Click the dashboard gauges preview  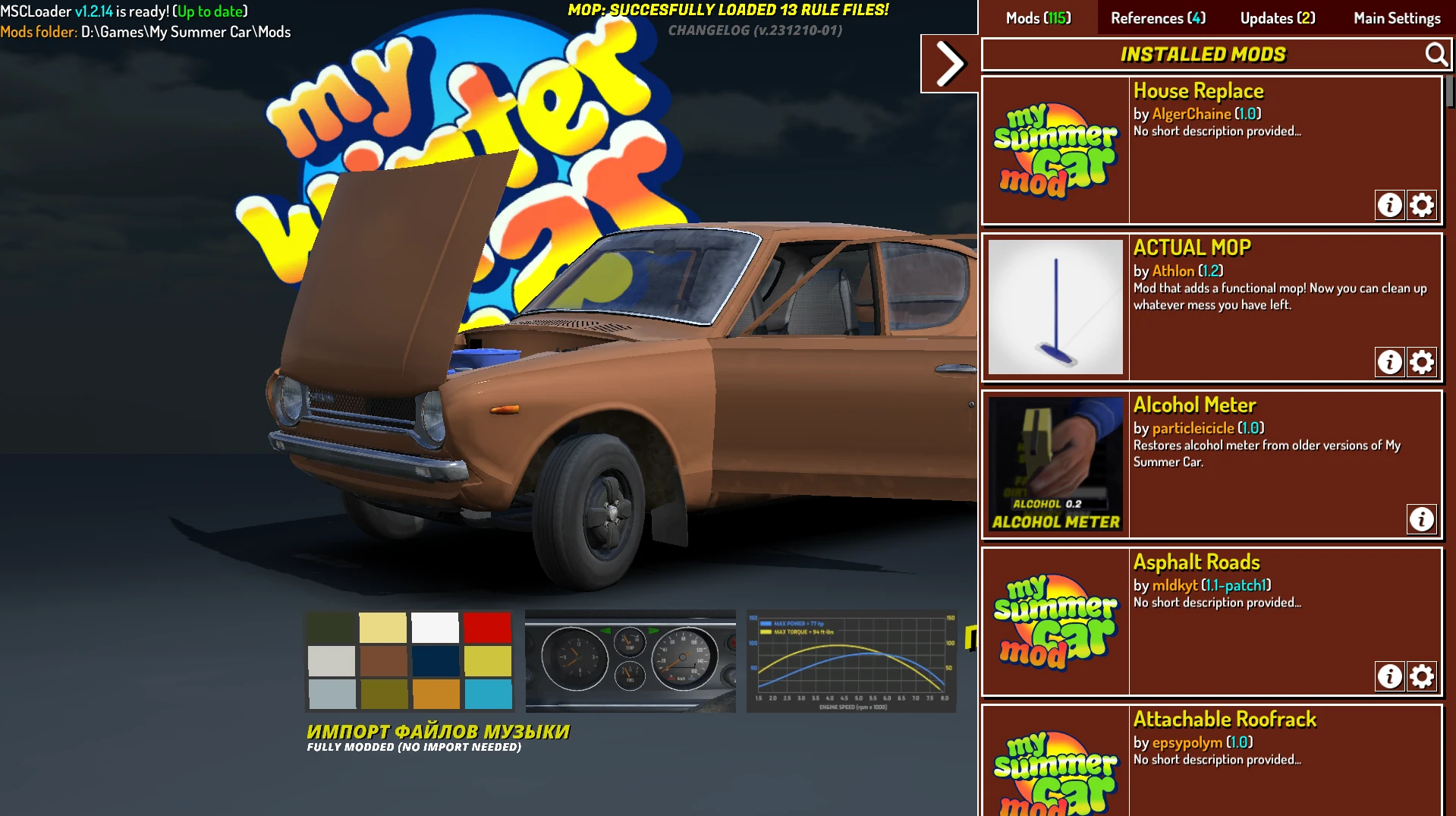(x=632, y=660)
